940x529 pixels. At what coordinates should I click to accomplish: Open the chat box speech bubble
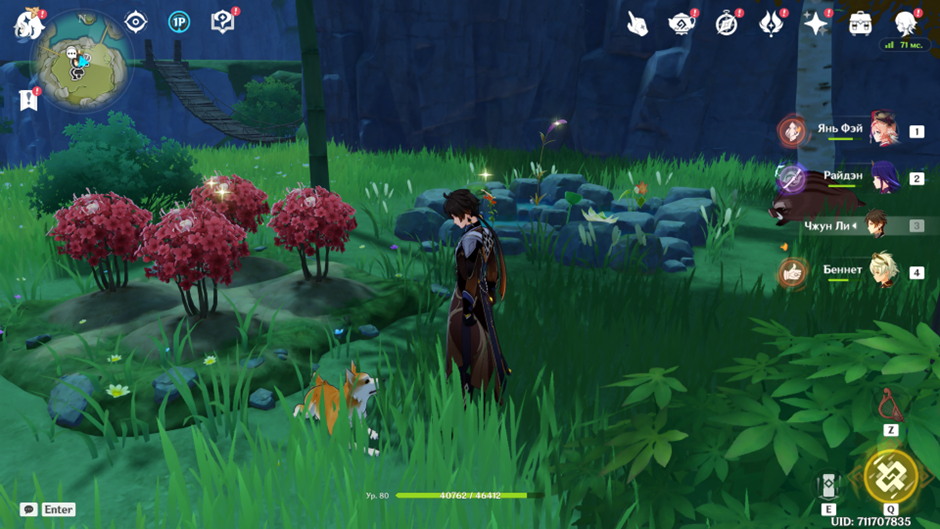point(29,509)
